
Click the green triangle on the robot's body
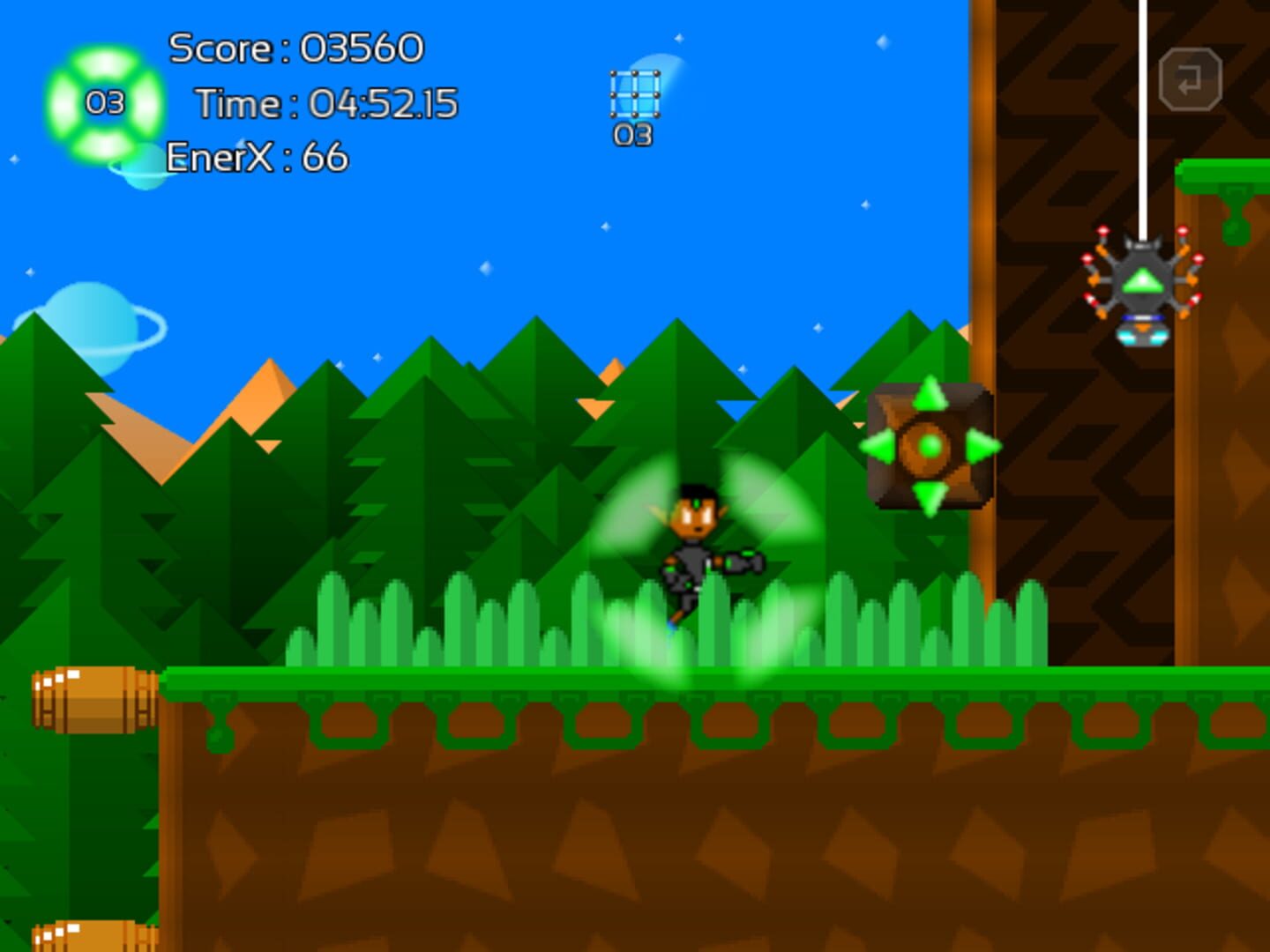(1141, 279)
